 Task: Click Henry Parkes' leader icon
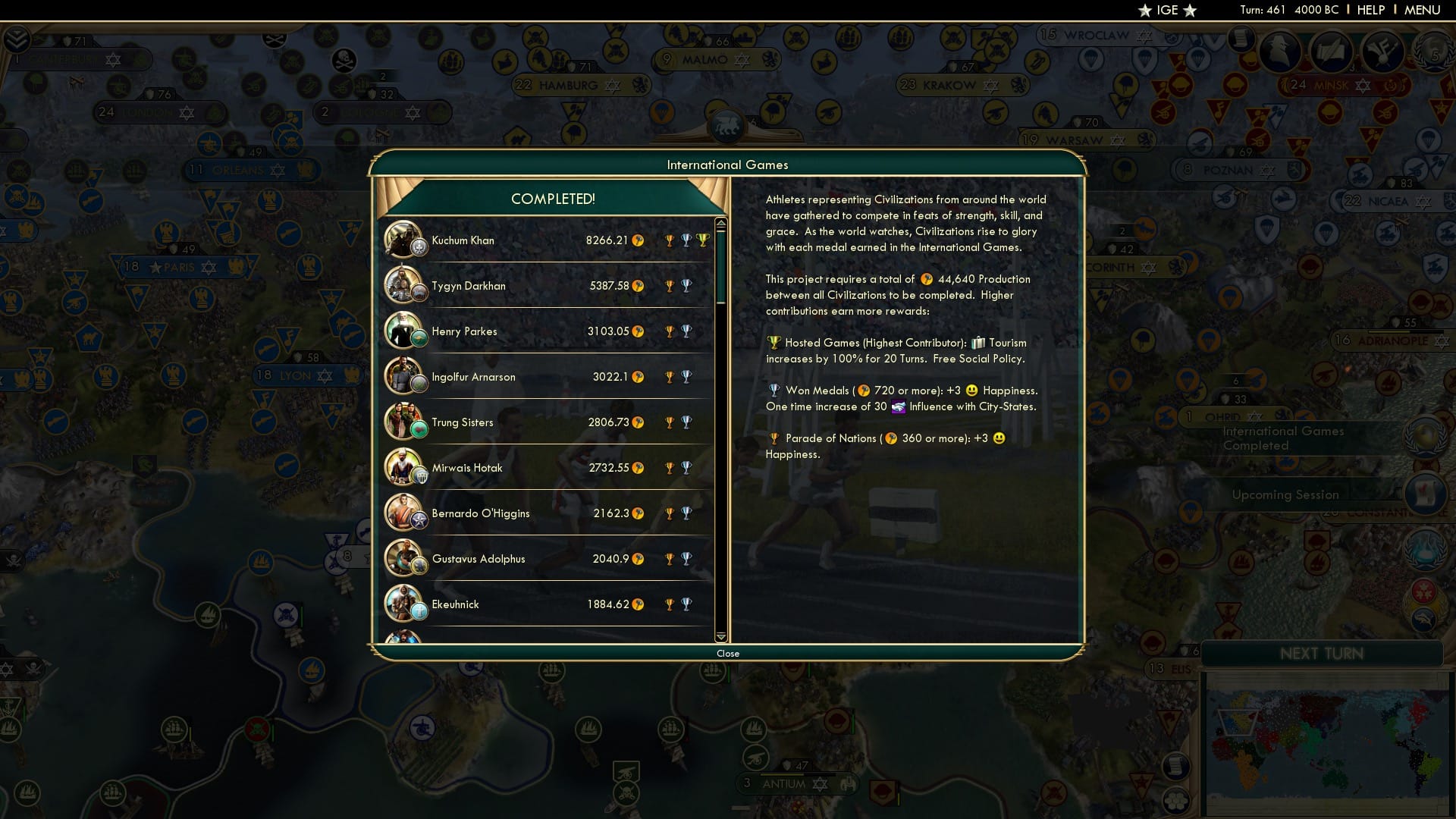406,331
